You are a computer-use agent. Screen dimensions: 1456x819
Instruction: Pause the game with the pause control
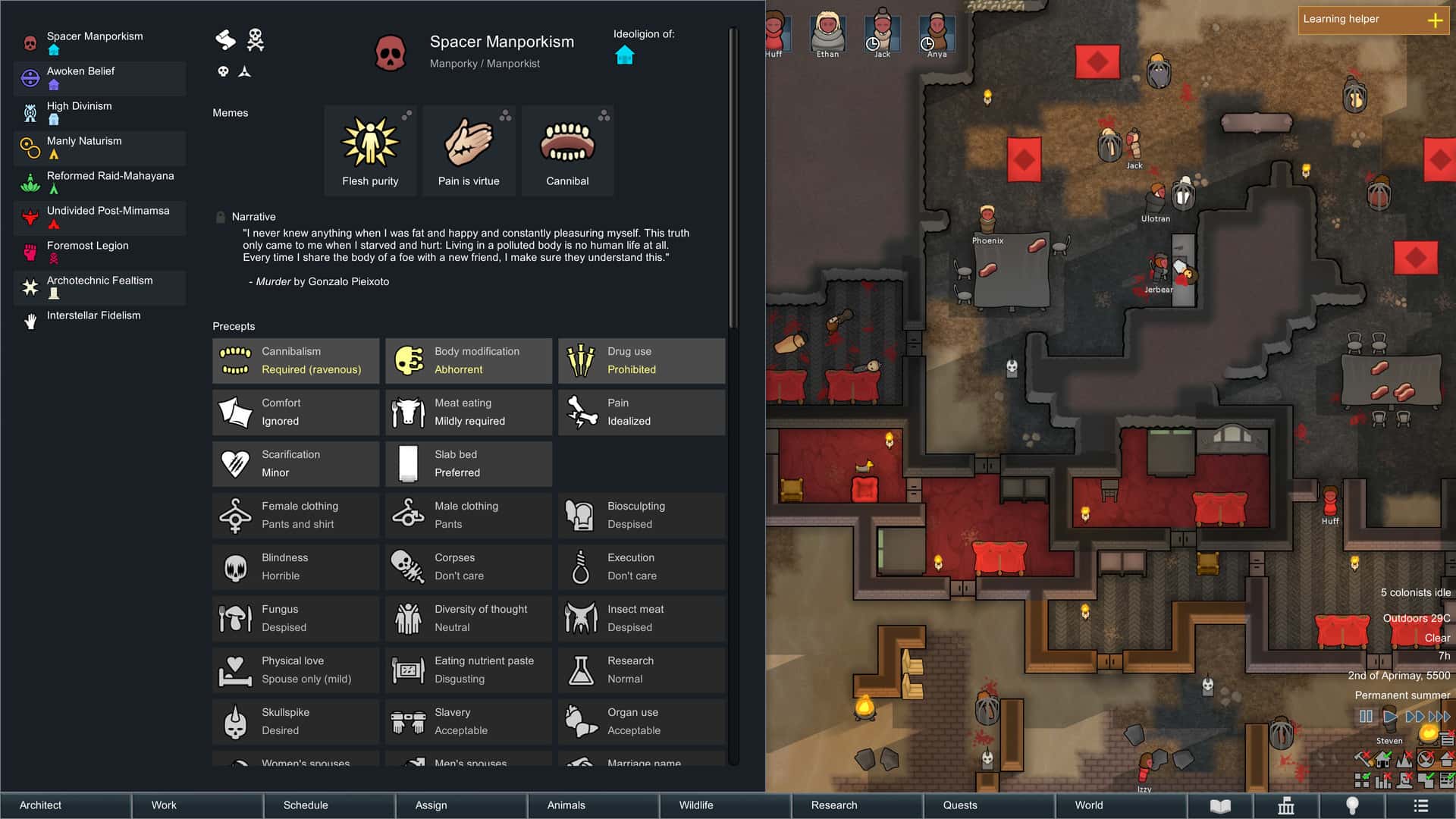[1365, 715]
